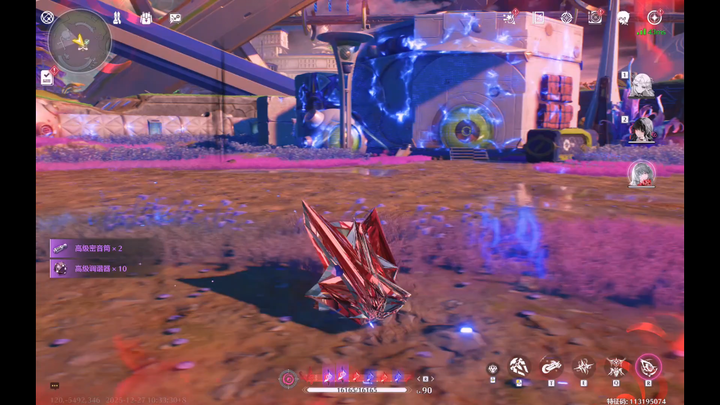Trigger the claw-slash attack skill icon
This screenshot has height=405, width=720.
point(518,367)
